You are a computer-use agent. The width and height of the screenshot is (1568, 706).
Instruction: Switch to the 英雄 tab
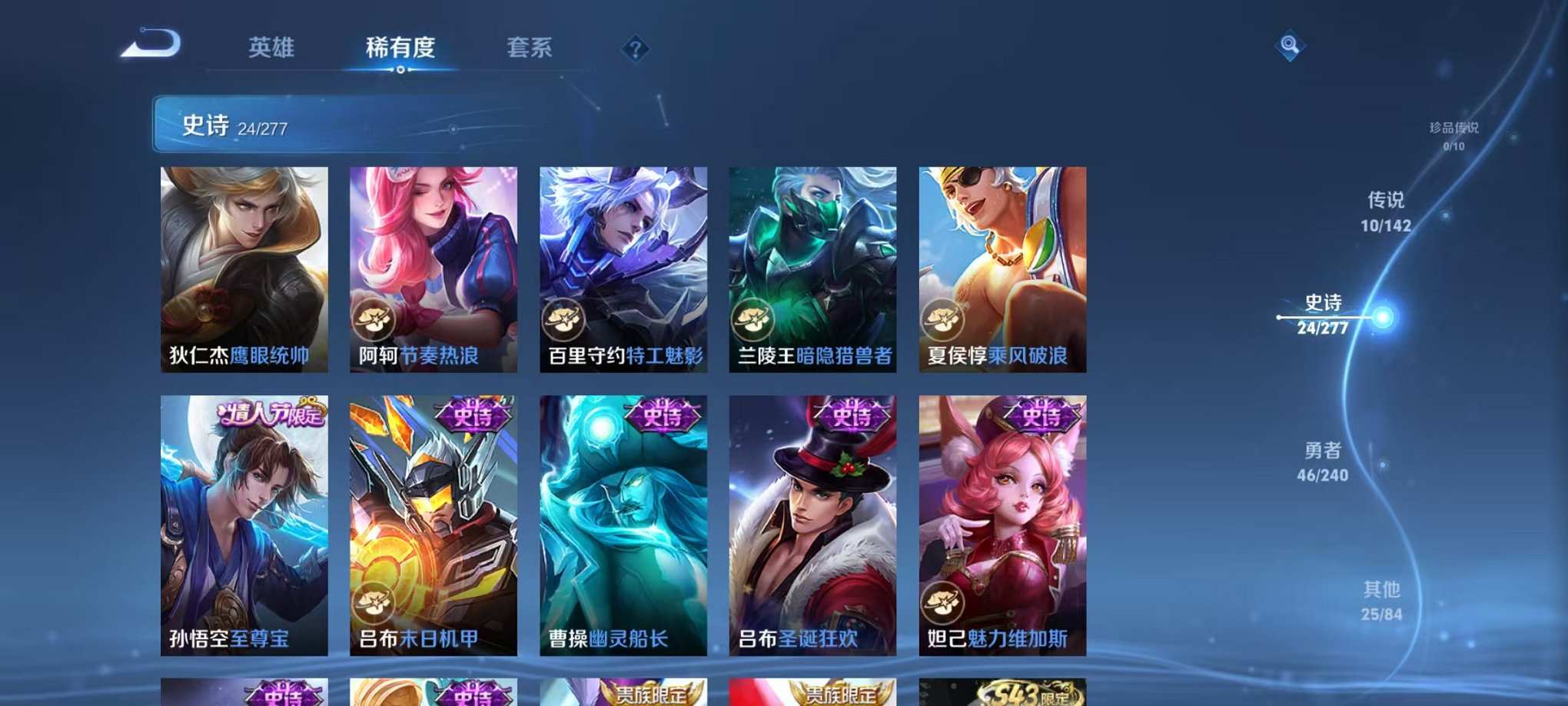[273, 48]
